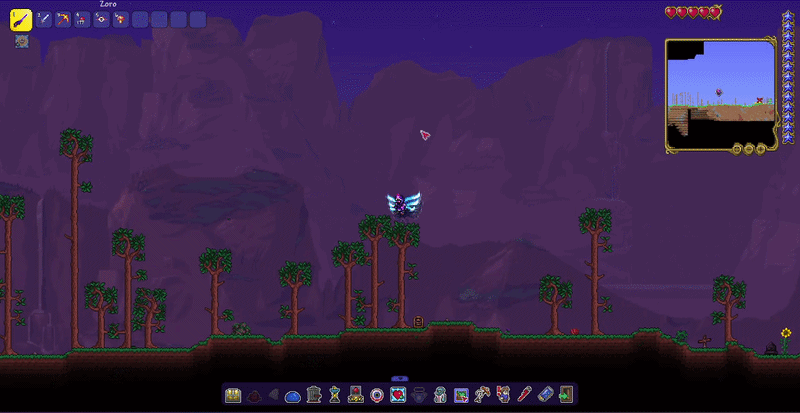Click the round target icon in bottom bar
Viewport: 800px width, 413px height.
tap(376, 395)
